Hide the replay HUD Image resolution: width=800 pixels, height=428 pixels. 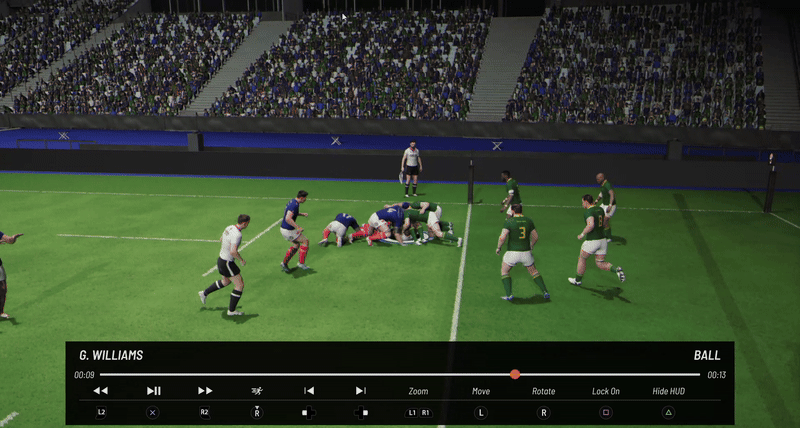669,391
